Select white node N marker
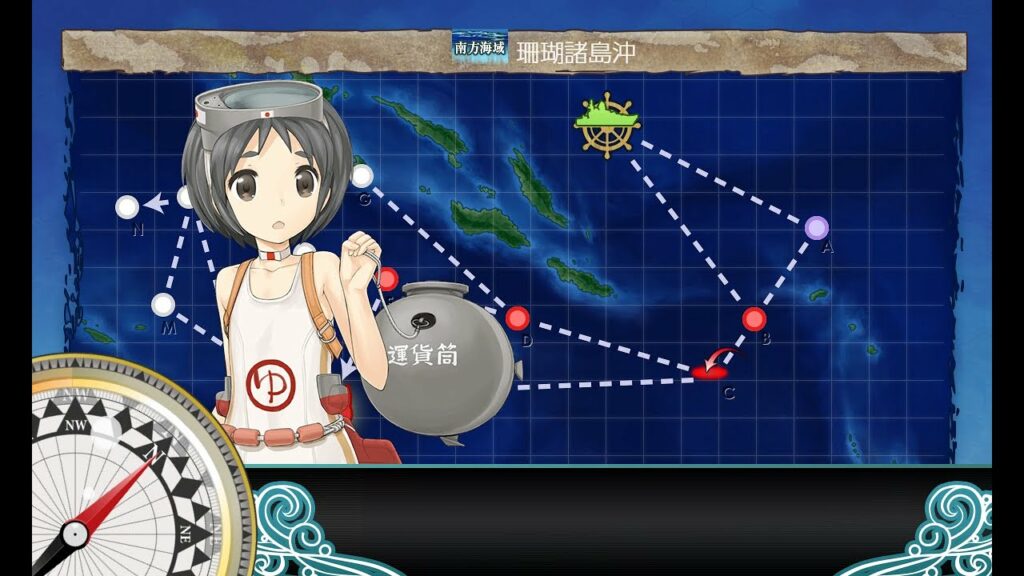1024x576 pixels. point(127,207)
